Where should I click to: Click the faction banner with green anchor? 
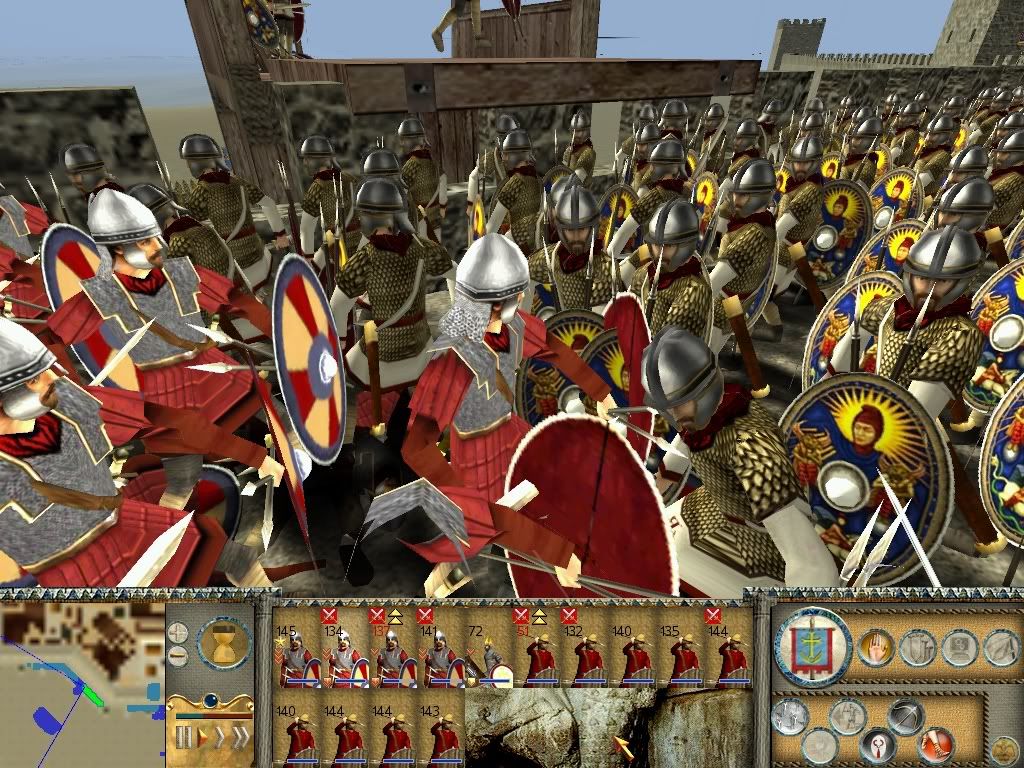(x=812, y=647)
